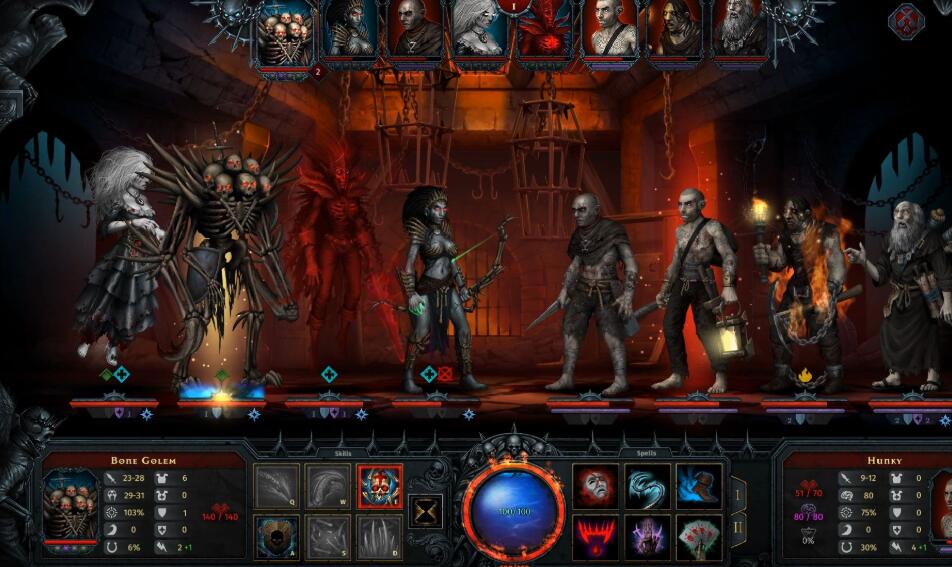The image size is (952, 567).
Task: Switch to spell page II
Action: coord(739,527)
